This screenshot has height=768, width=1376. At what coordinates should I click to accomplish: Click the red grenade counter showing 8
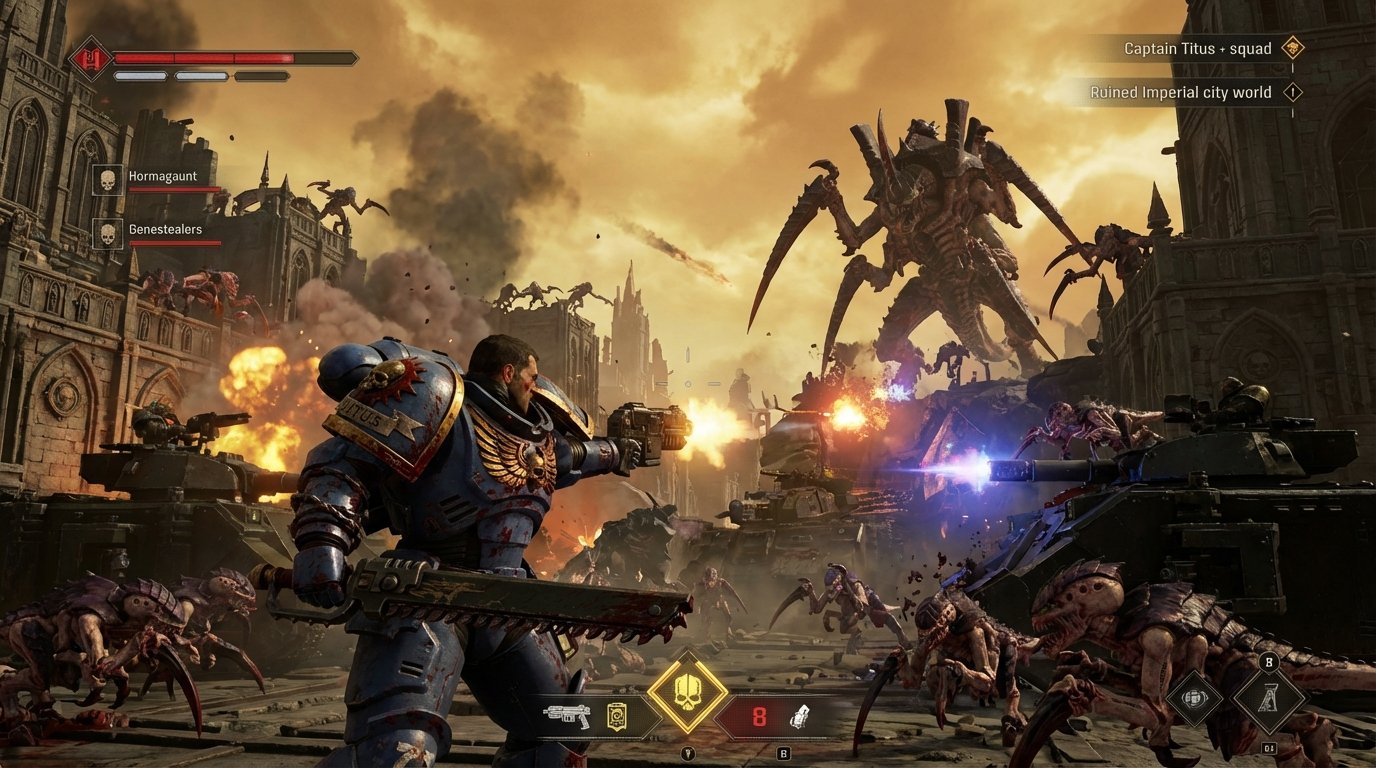[759, 715]
